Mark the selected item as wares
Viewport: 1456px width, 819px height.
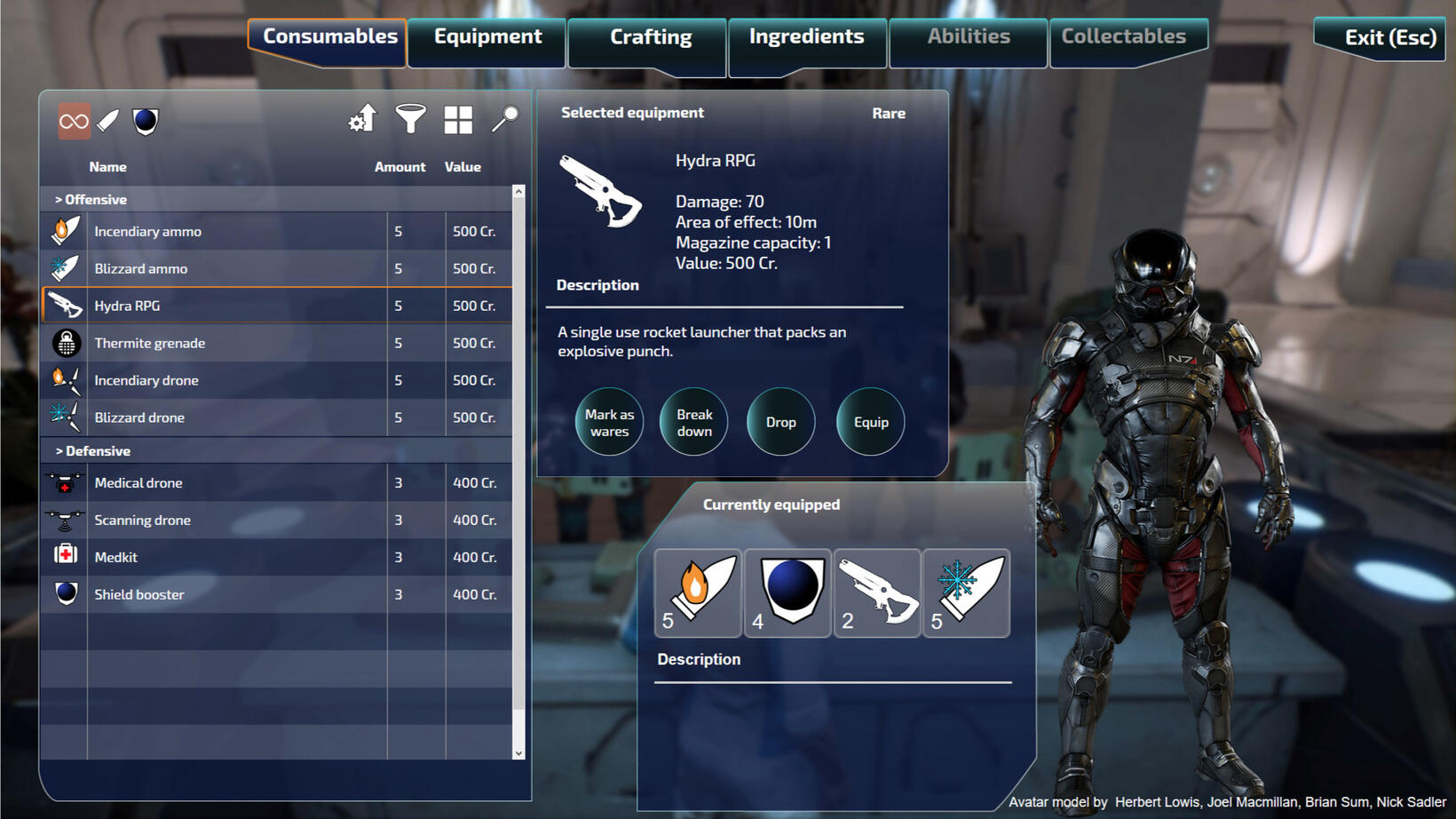click(x=609, y=422)
